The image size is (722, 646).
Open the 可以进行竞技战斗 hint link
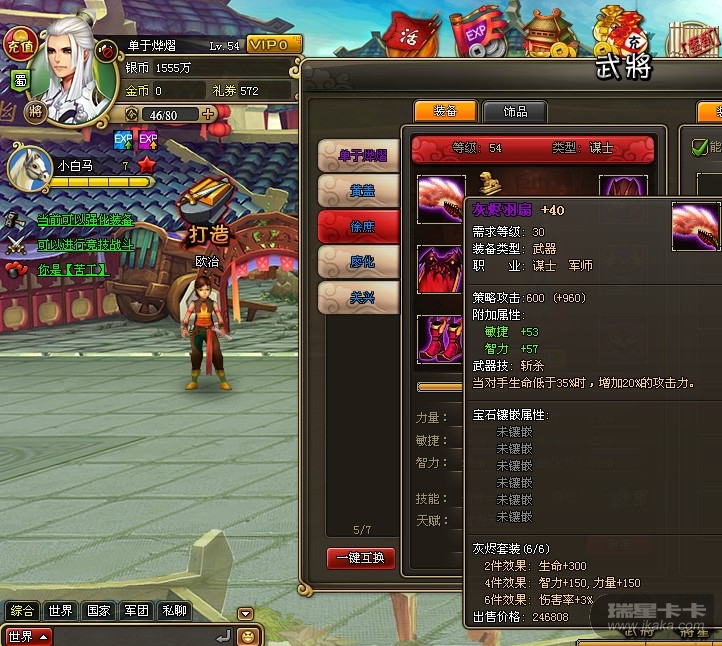84,245
